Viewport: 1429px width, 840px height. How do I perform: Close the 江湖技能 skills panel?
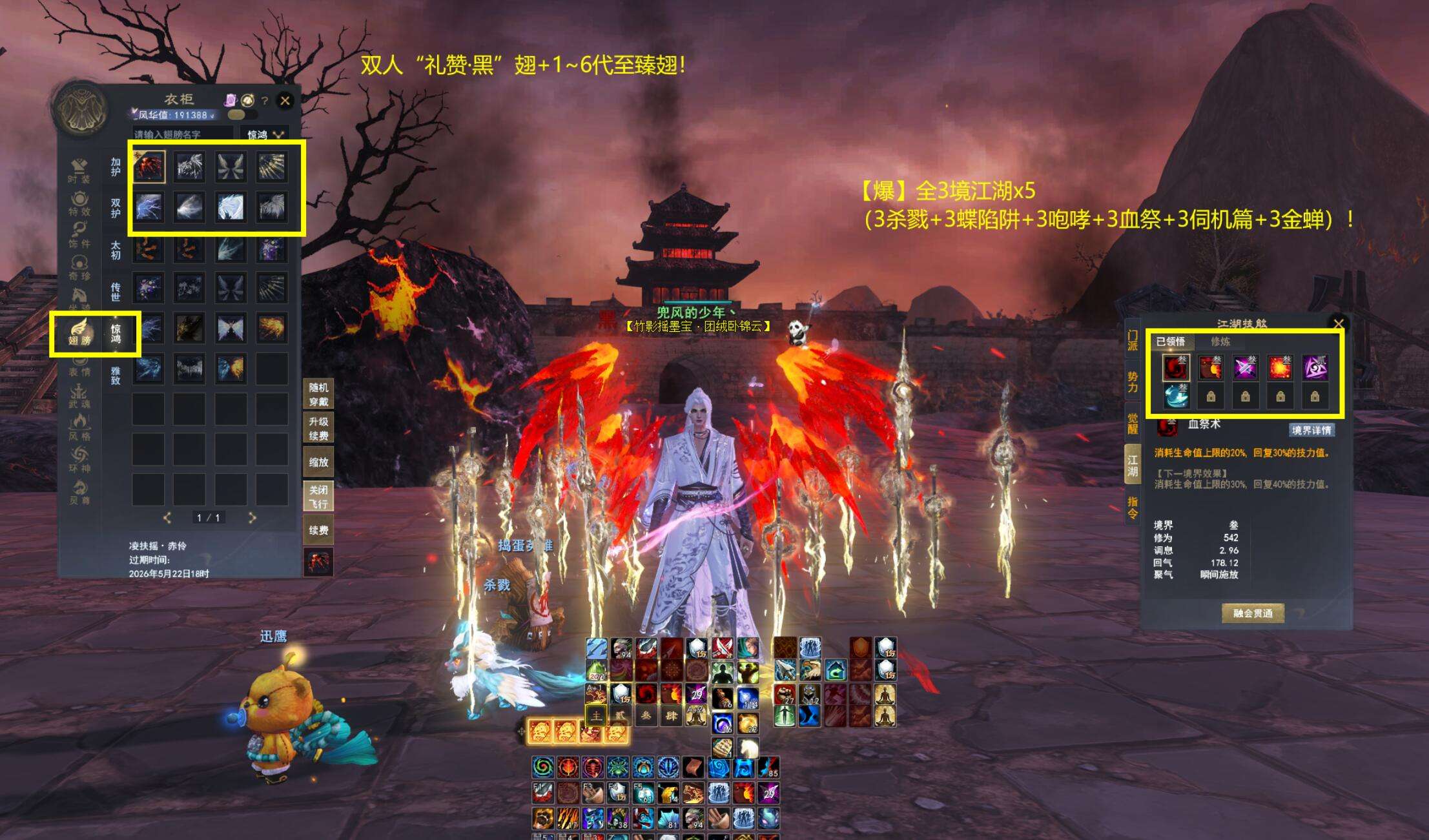tap(1339, 323)
